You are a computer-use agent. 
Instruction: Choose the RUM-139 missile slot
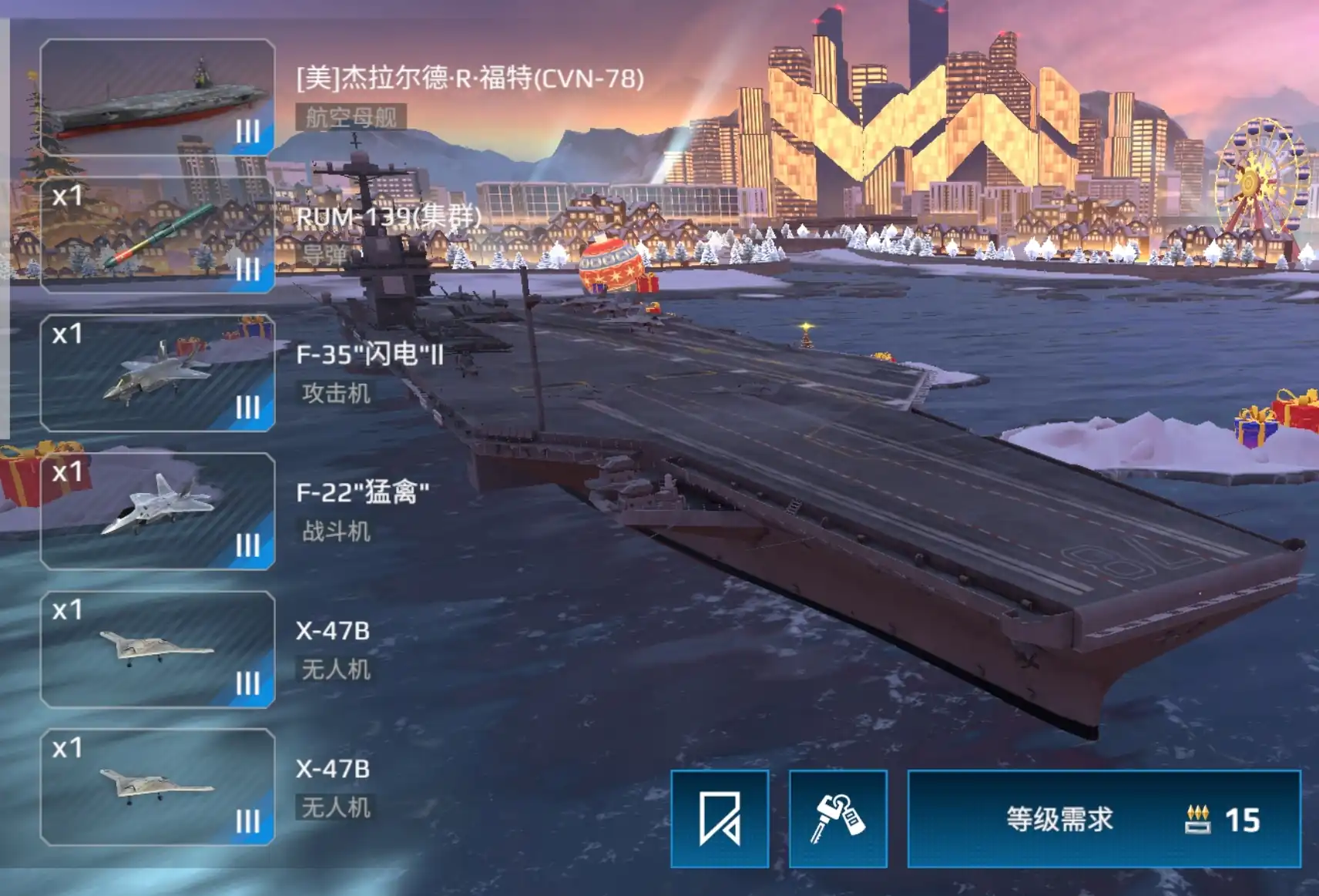pos(157,236)
